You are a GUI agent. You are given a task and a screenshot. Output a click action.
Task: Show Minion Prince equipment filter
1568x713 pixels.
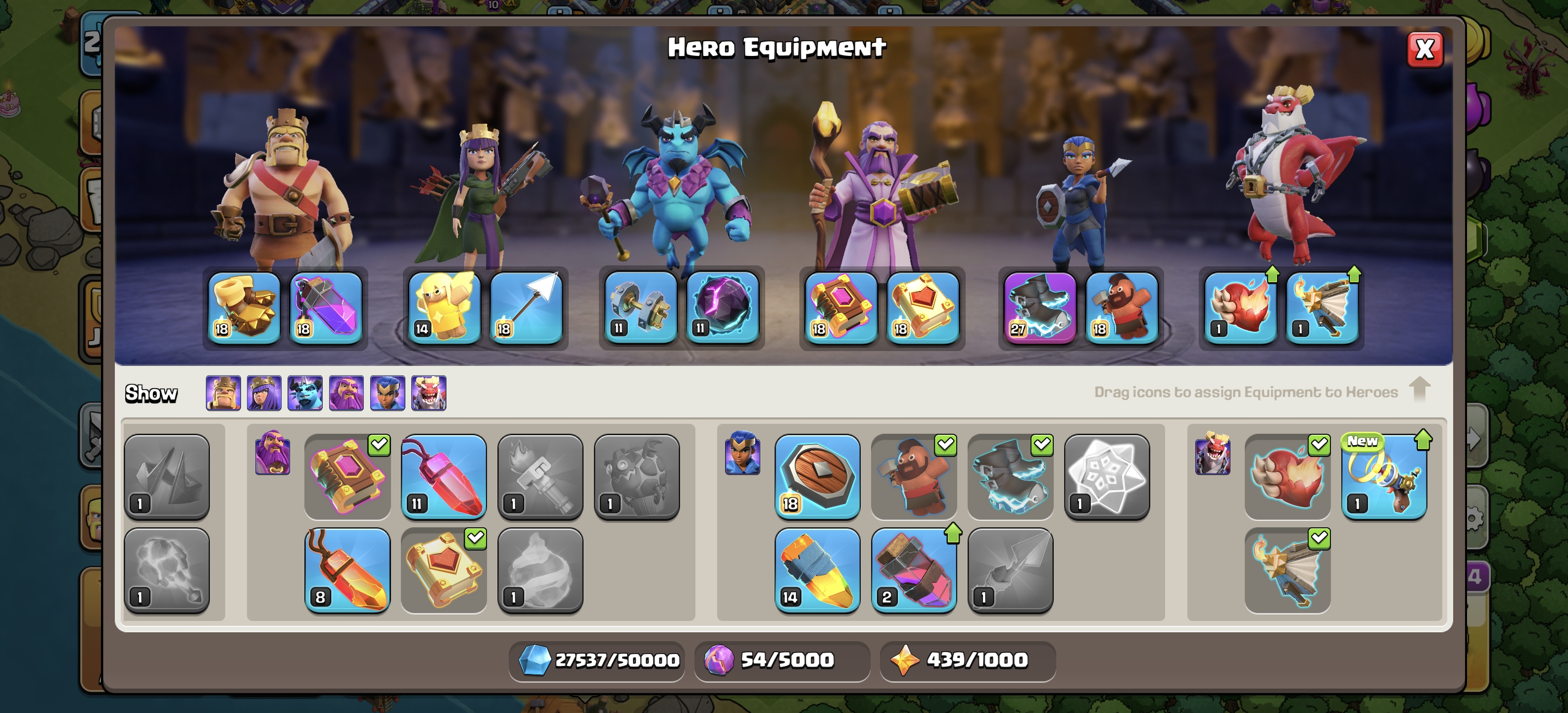(305, 393)
